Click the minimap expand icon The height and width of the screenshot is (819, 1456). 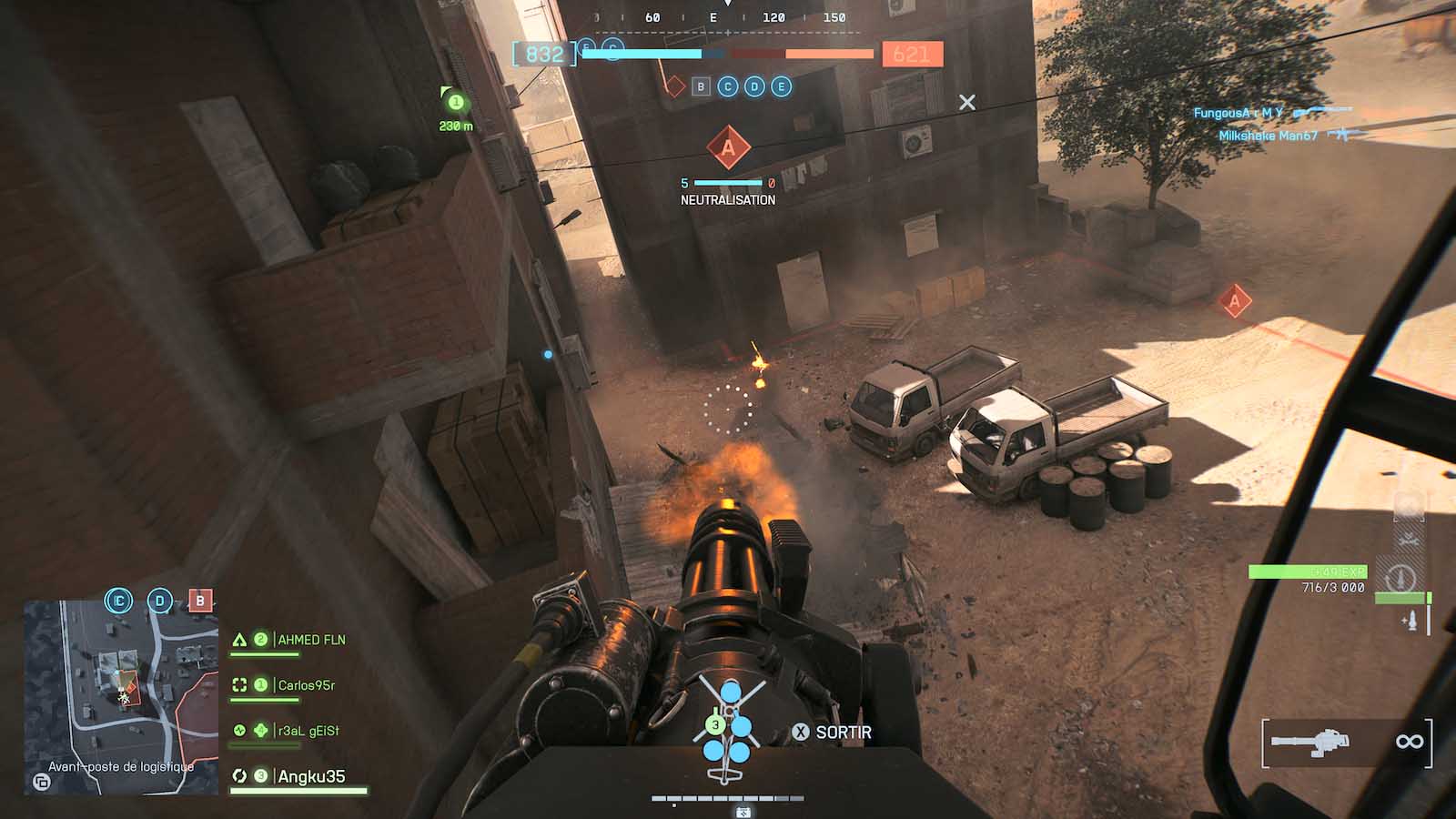(41, 782)
